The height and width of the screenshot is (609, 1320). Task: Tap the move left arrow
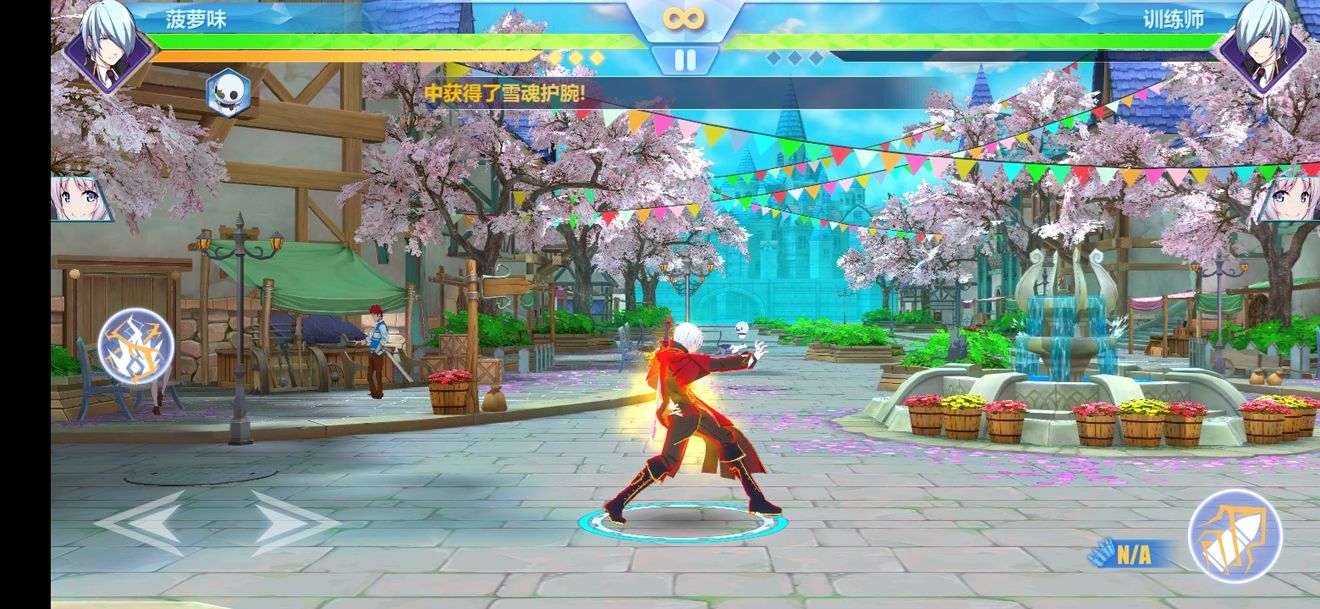[x=140, y=522]
